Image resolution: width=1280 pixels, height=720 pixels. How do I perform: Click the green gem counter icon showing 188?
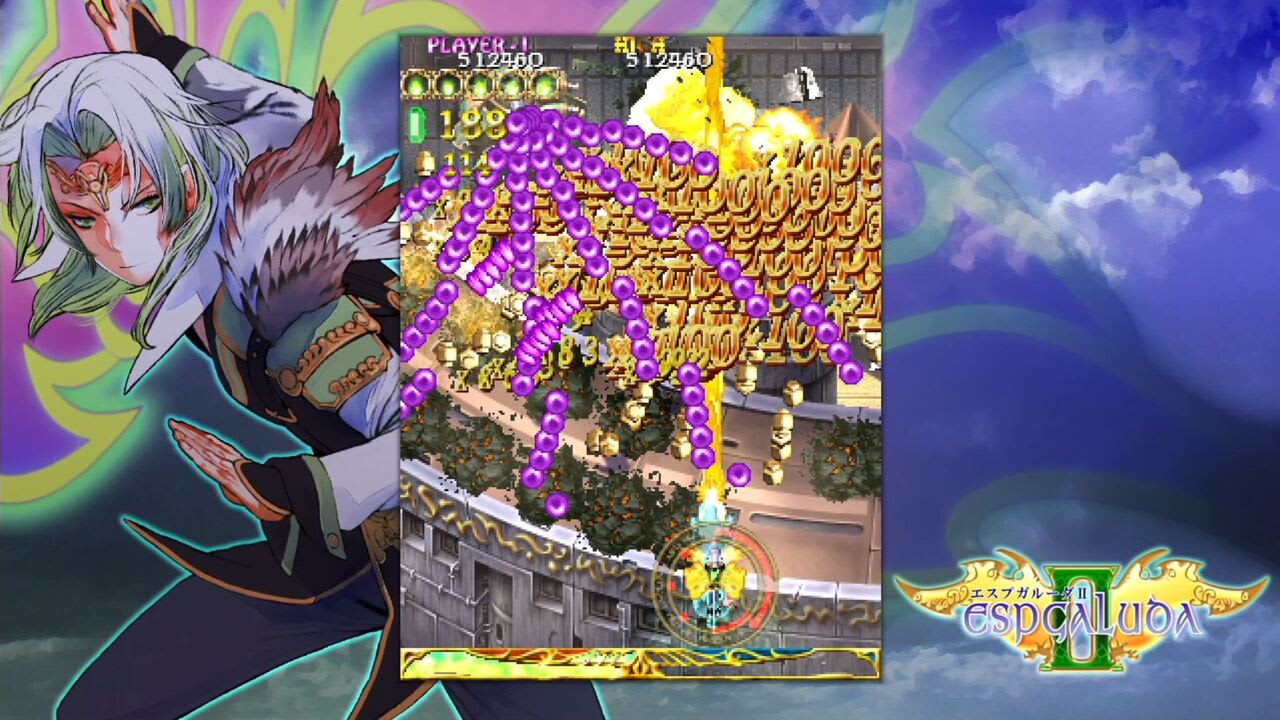(418, 126)
